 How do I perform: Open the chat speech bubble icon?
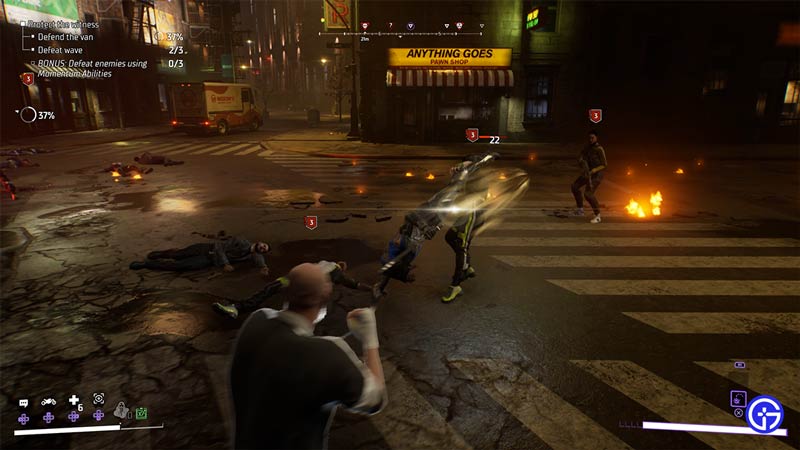pos(22,401)
